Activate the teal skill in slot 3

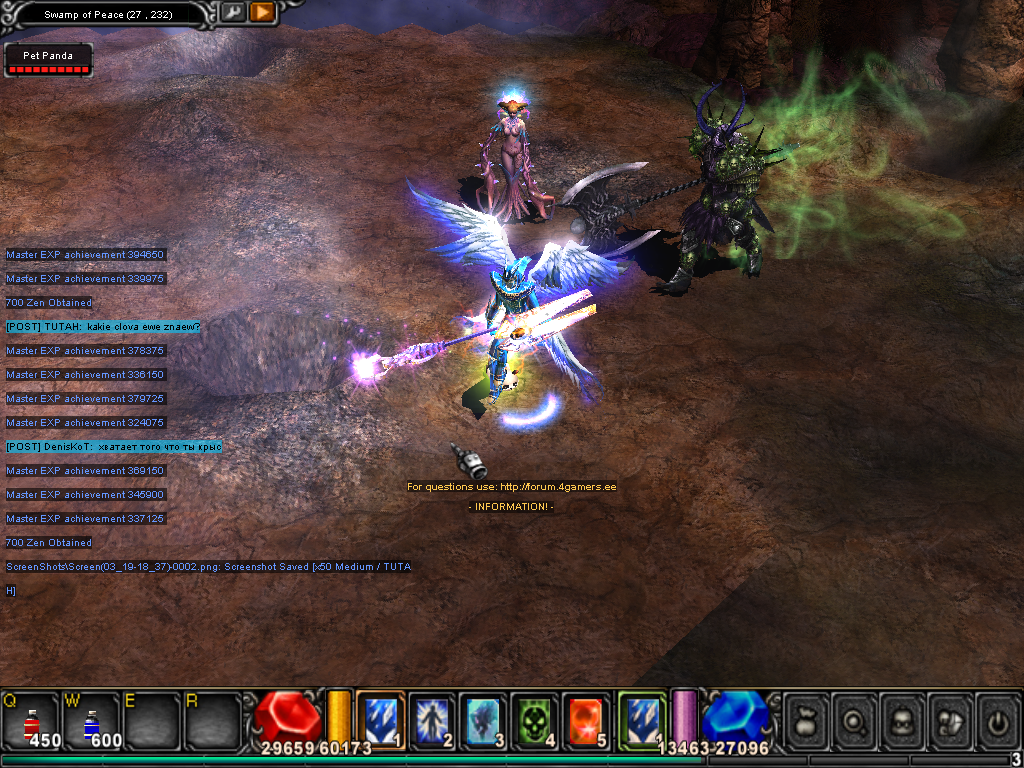click(x=484, y=719)
